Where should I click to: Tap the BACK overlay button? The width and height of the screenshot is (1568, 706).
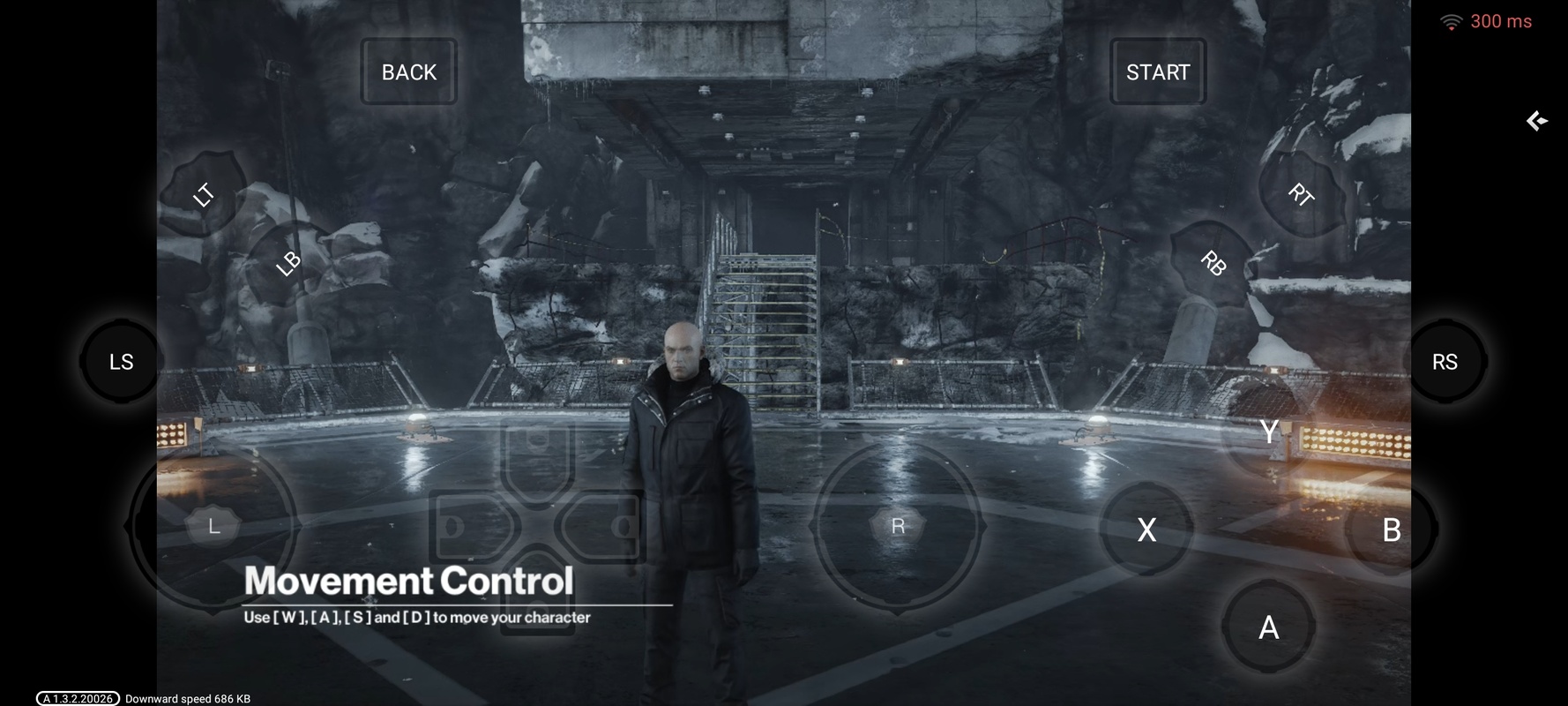pos(408,71)
